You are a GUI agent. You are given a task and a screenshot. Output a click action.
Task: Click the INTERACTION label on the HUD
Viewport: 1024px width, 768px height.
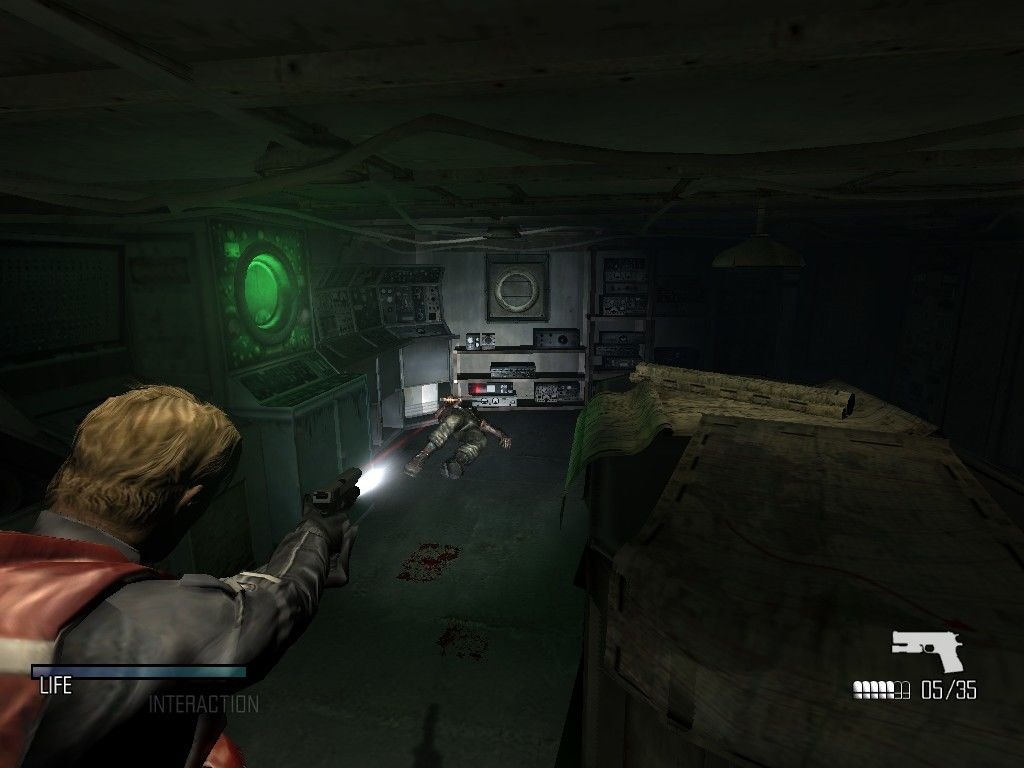pyautogui.click(x=203, y=705)
